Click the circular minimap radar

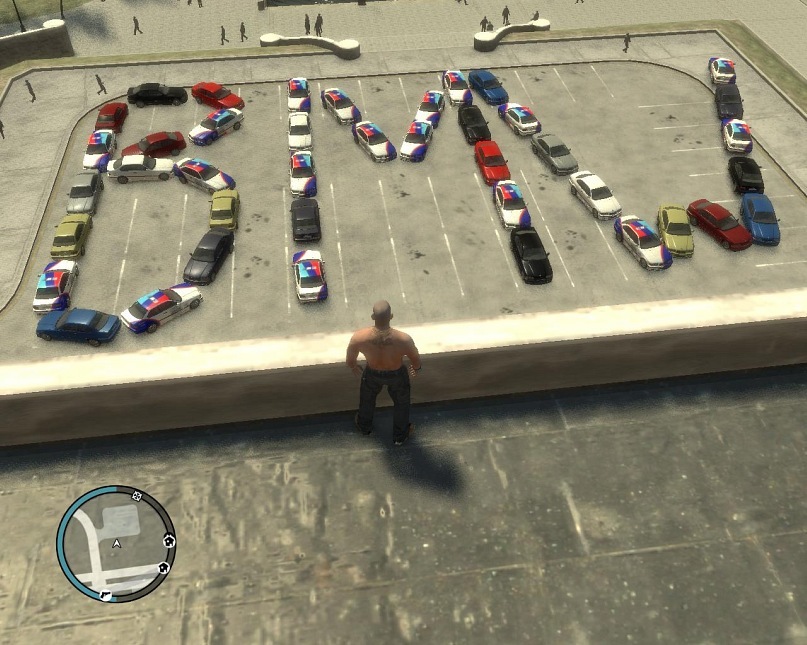coord(116,544)
